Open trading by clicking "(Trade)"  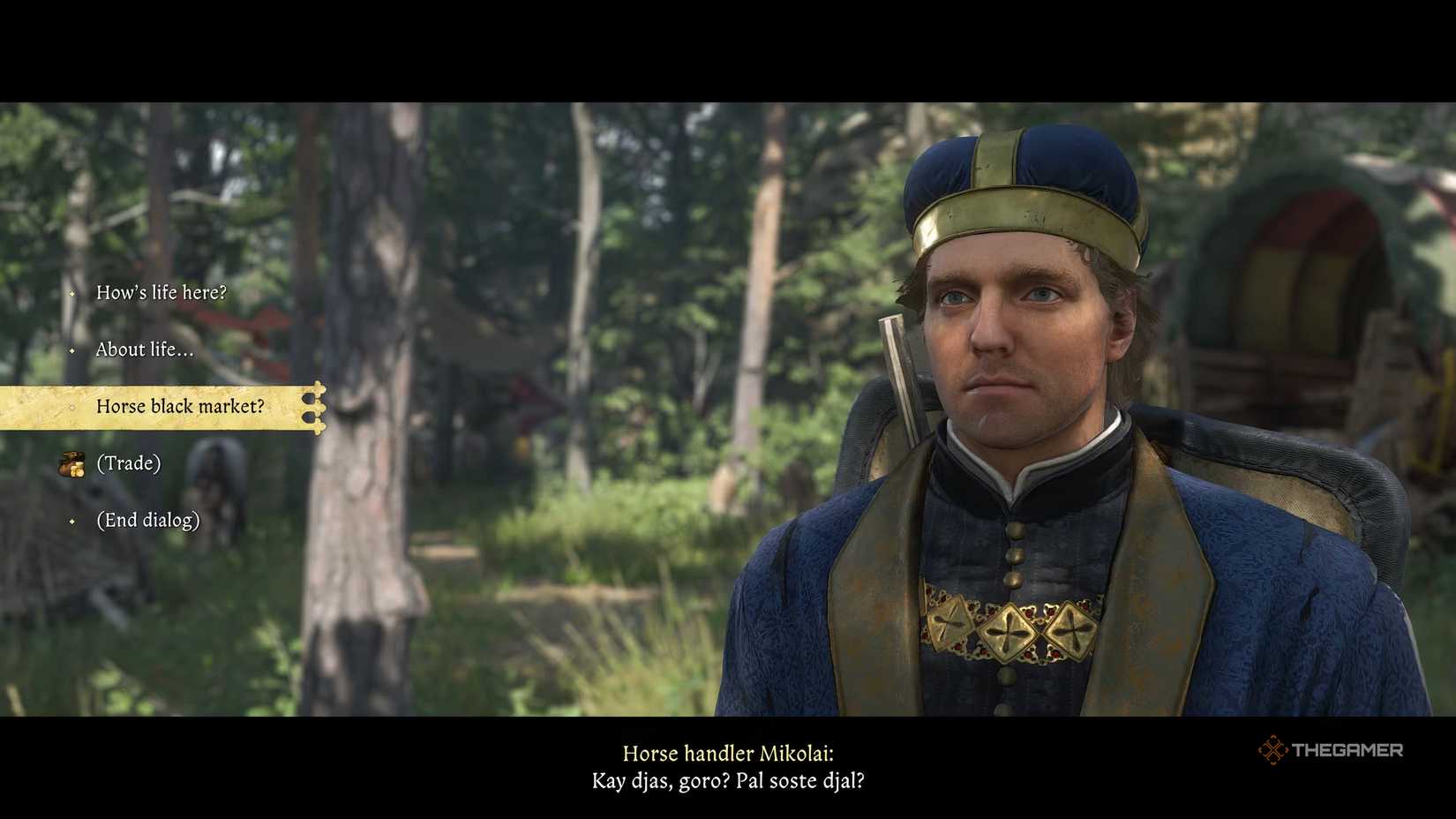[x=129, y=462]
